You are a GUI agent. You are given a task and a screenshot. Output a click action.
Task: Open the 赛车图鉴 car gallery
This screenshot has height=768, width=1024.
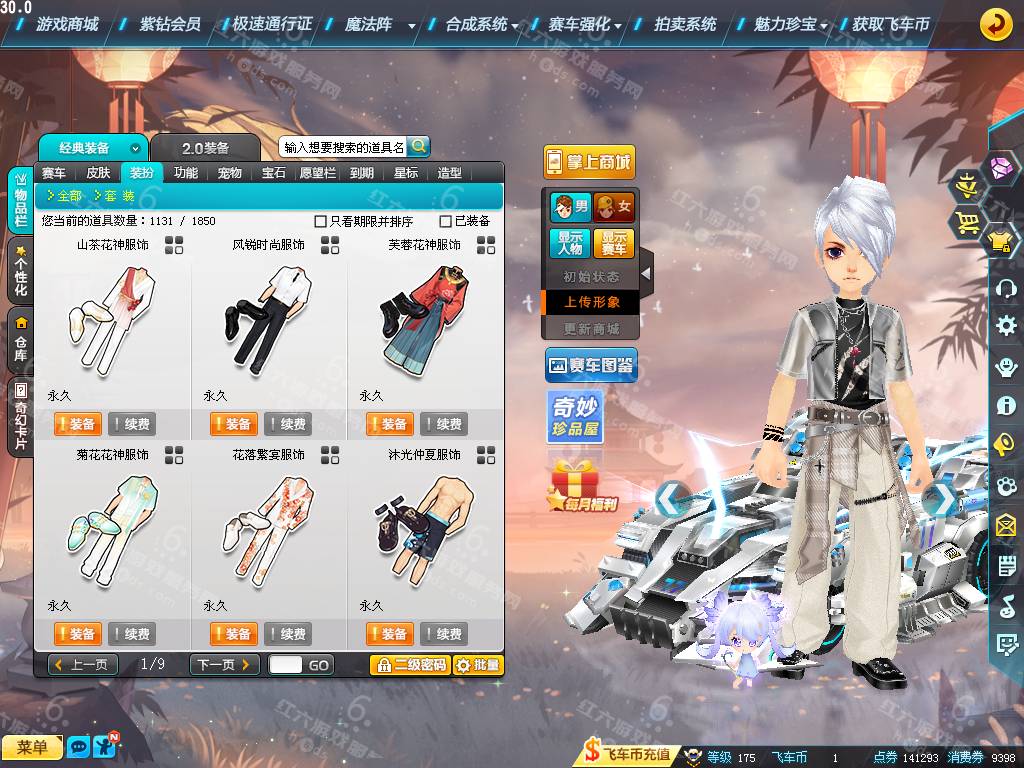pyautogui.click(x=590, y=367)
